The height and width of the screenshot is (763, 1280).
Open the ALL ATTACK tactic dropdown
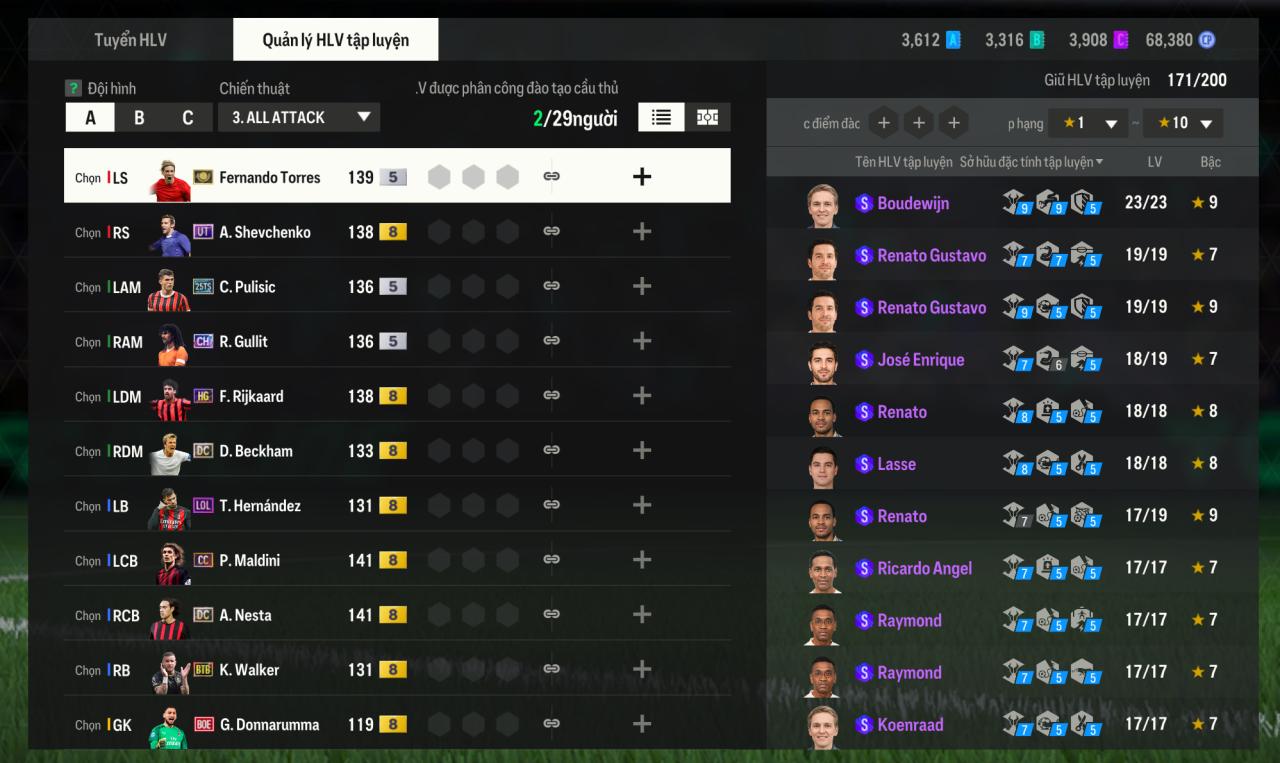coord(299,117)
